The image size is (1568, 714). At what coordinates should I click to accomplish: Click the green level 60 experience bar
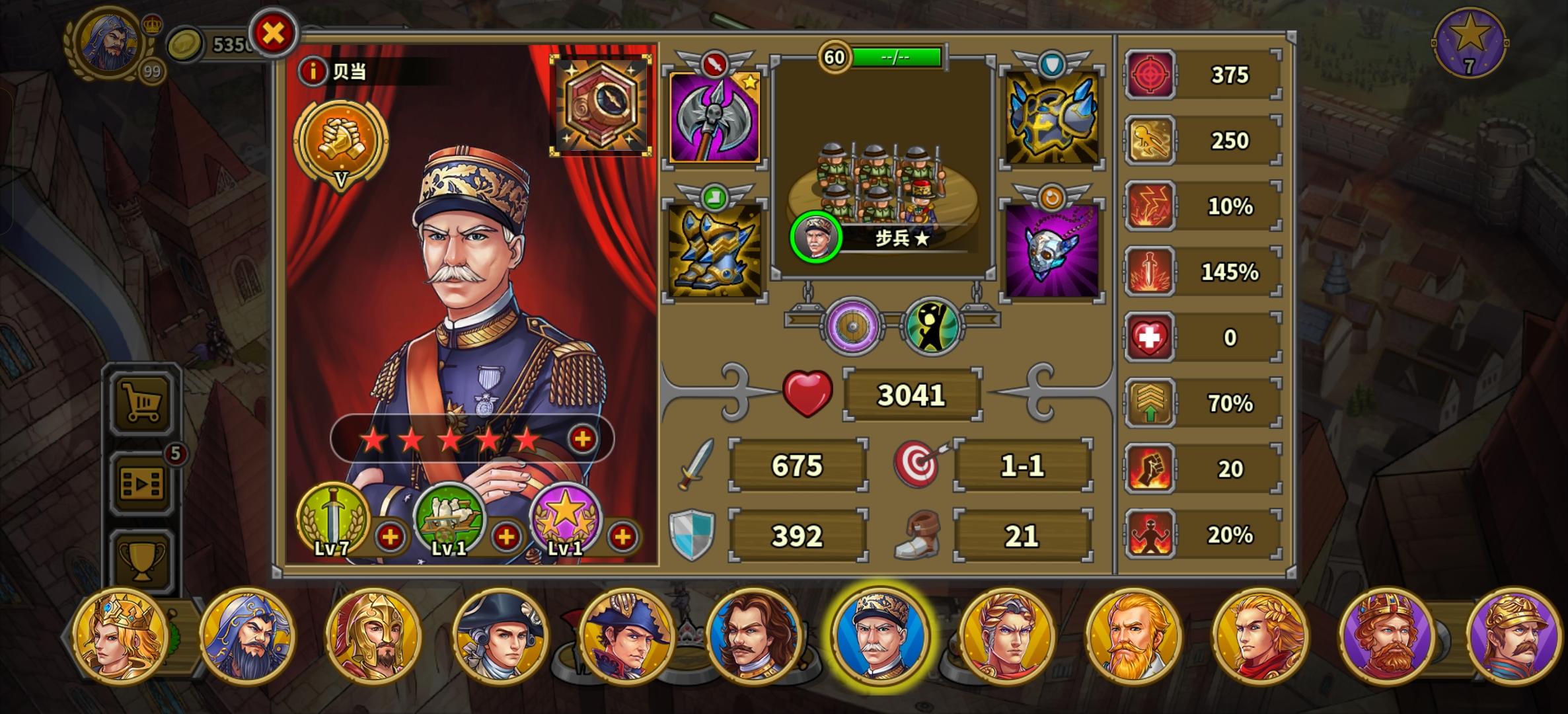tap(895, 57)
